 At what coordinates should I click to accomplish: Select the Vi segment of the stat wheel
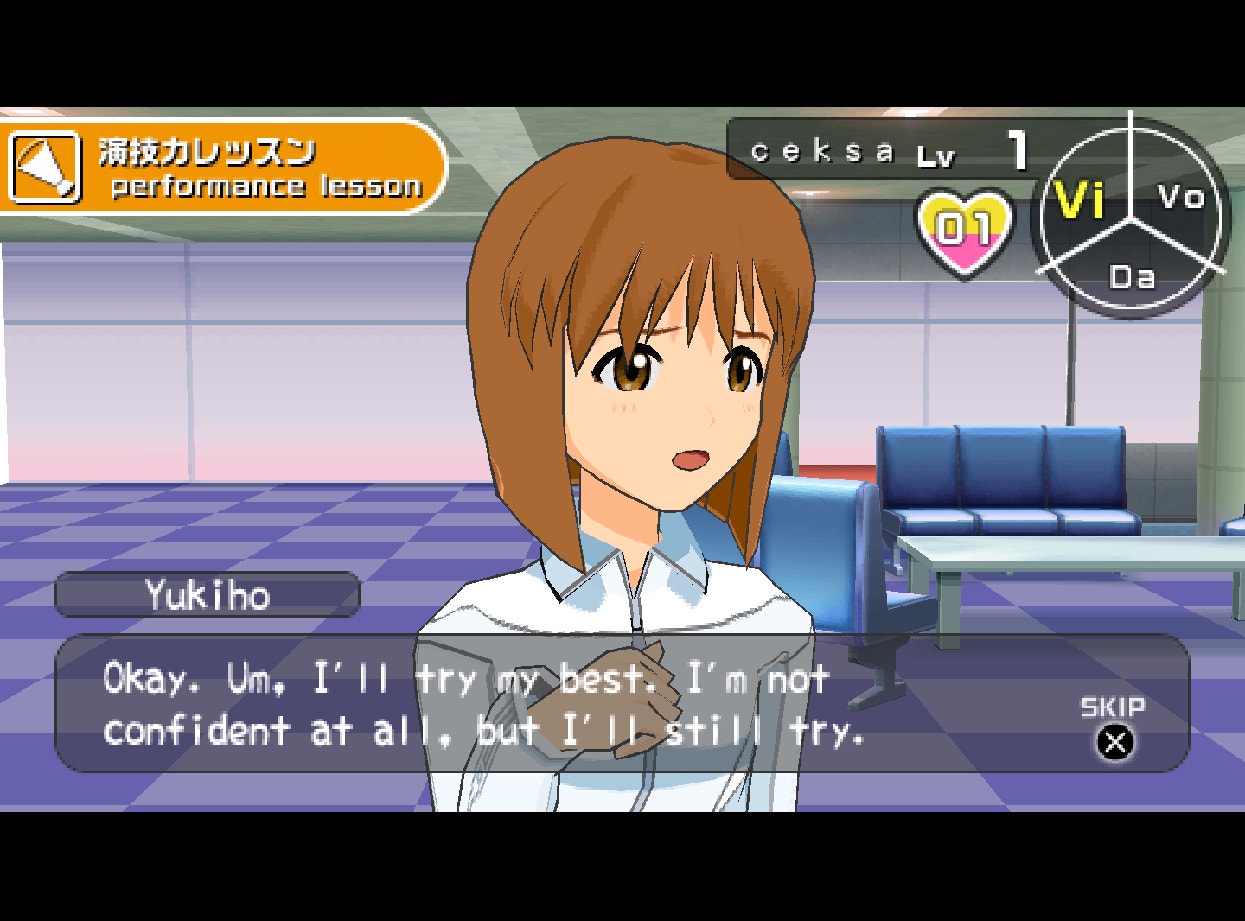(1080, 203)
